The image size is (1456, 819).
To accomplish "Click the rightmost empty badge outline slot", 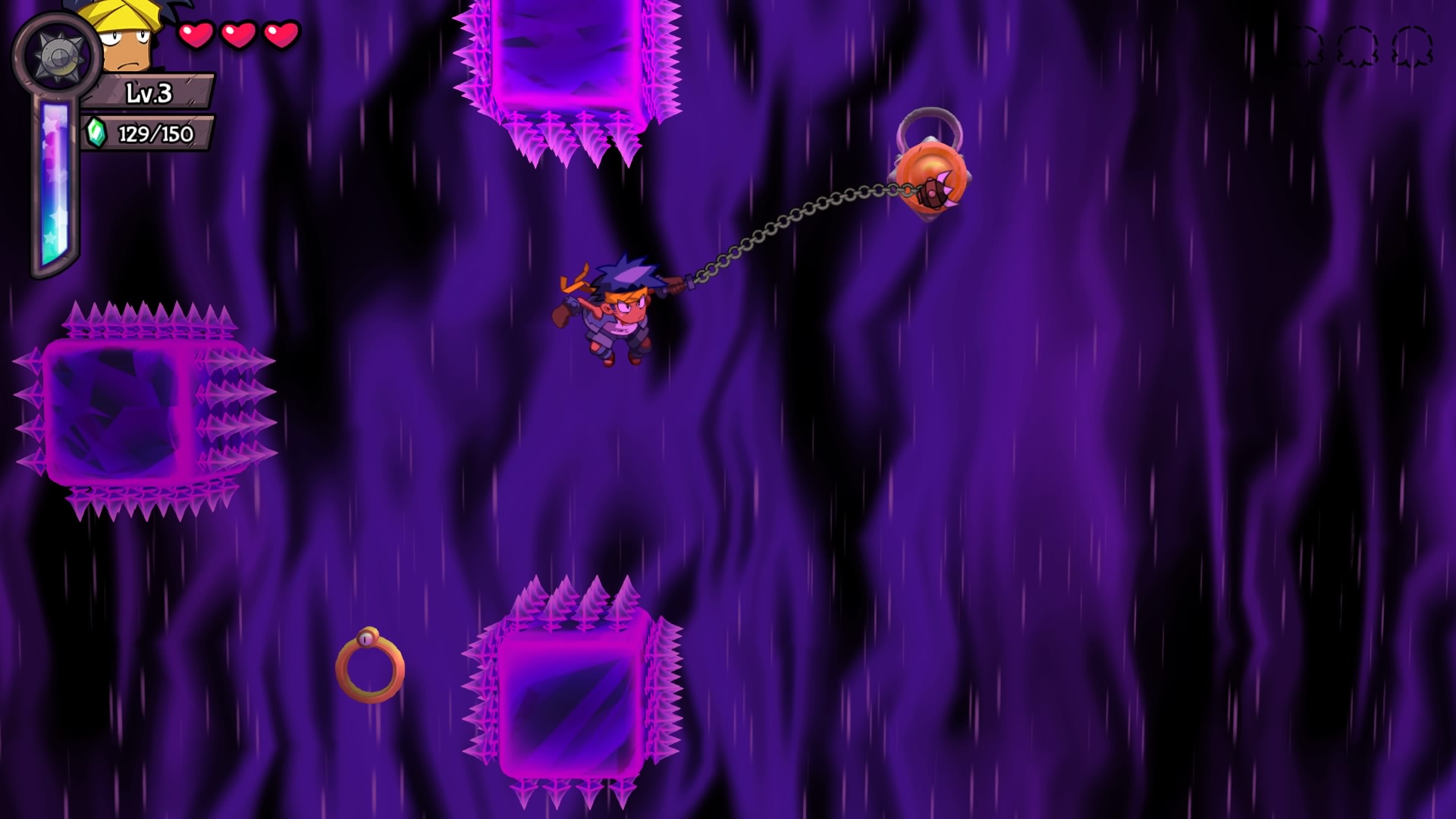I will 1409,47.
